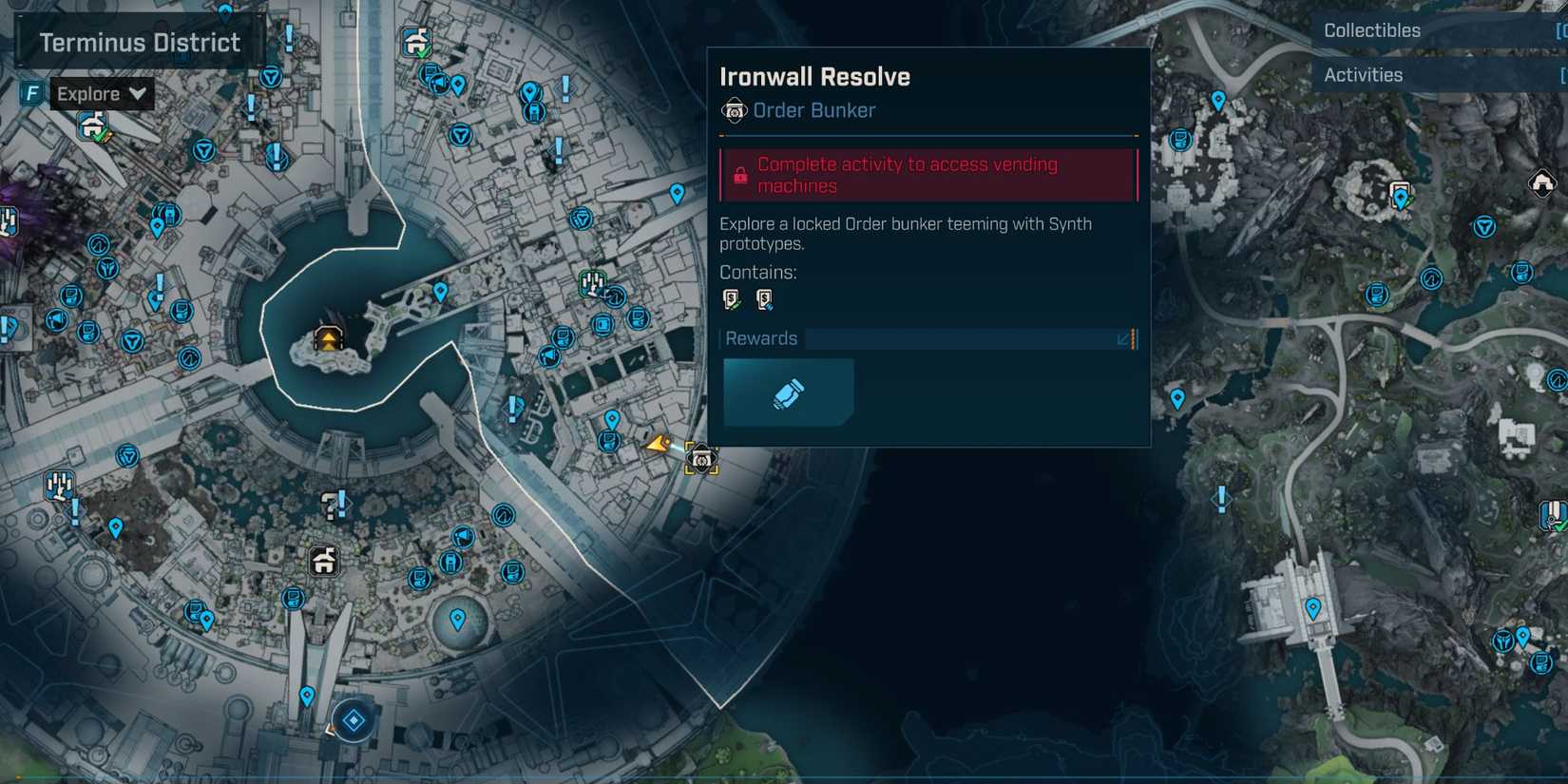Select the highlighted Order Bunker marker on the map

tap(700, 461)
